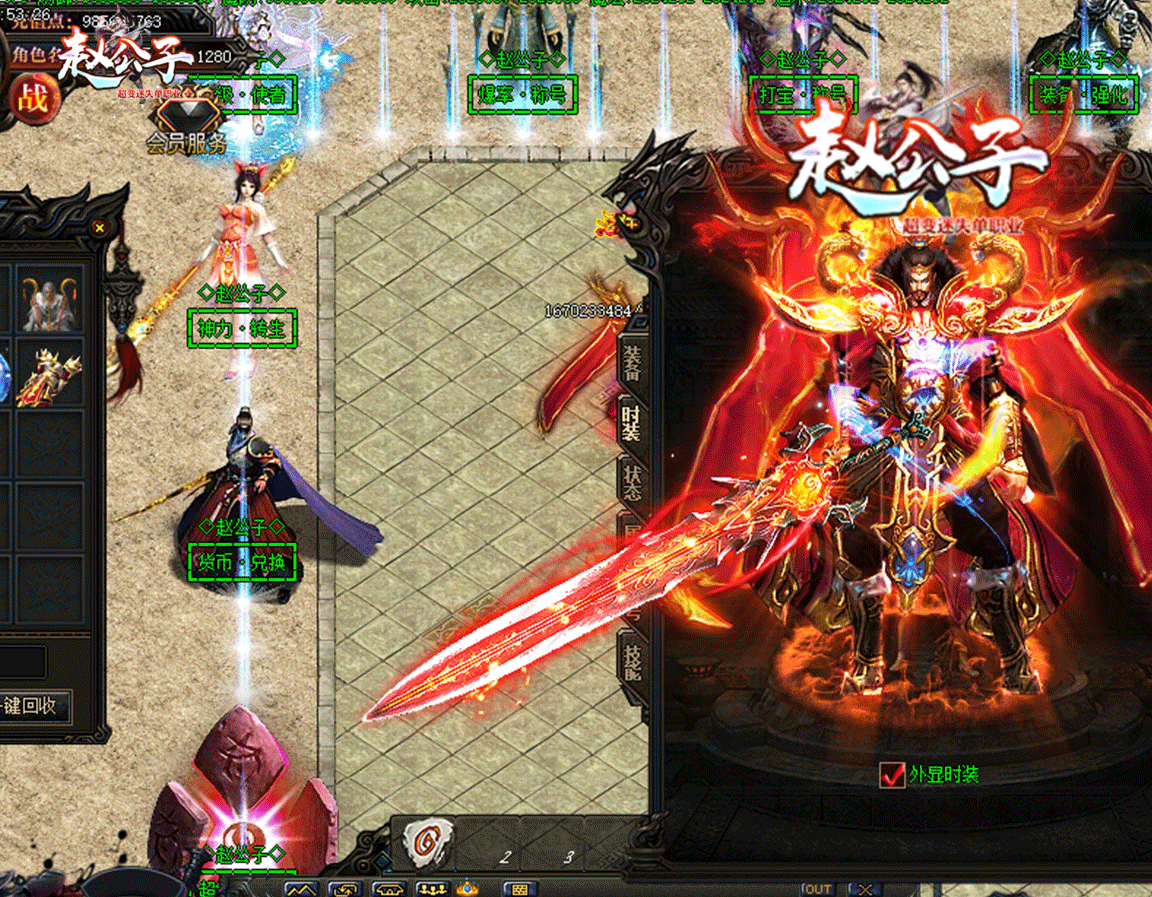Open the 技能 skills tab
This screenshot has width=1152, height=897.
(x=632, y=663)
